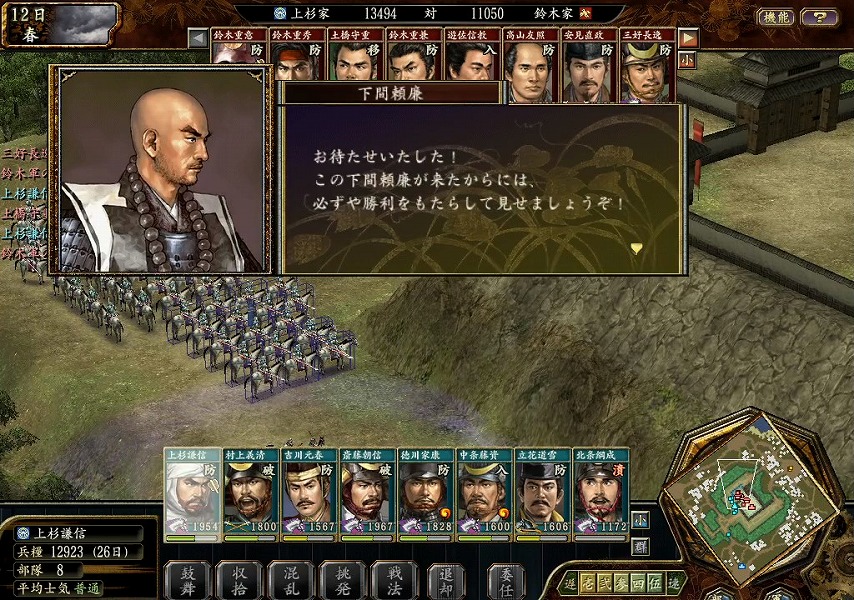Advance the dialogue with the yellow arrow
This screenshot has width=854, height=600.
pos(636,248)
